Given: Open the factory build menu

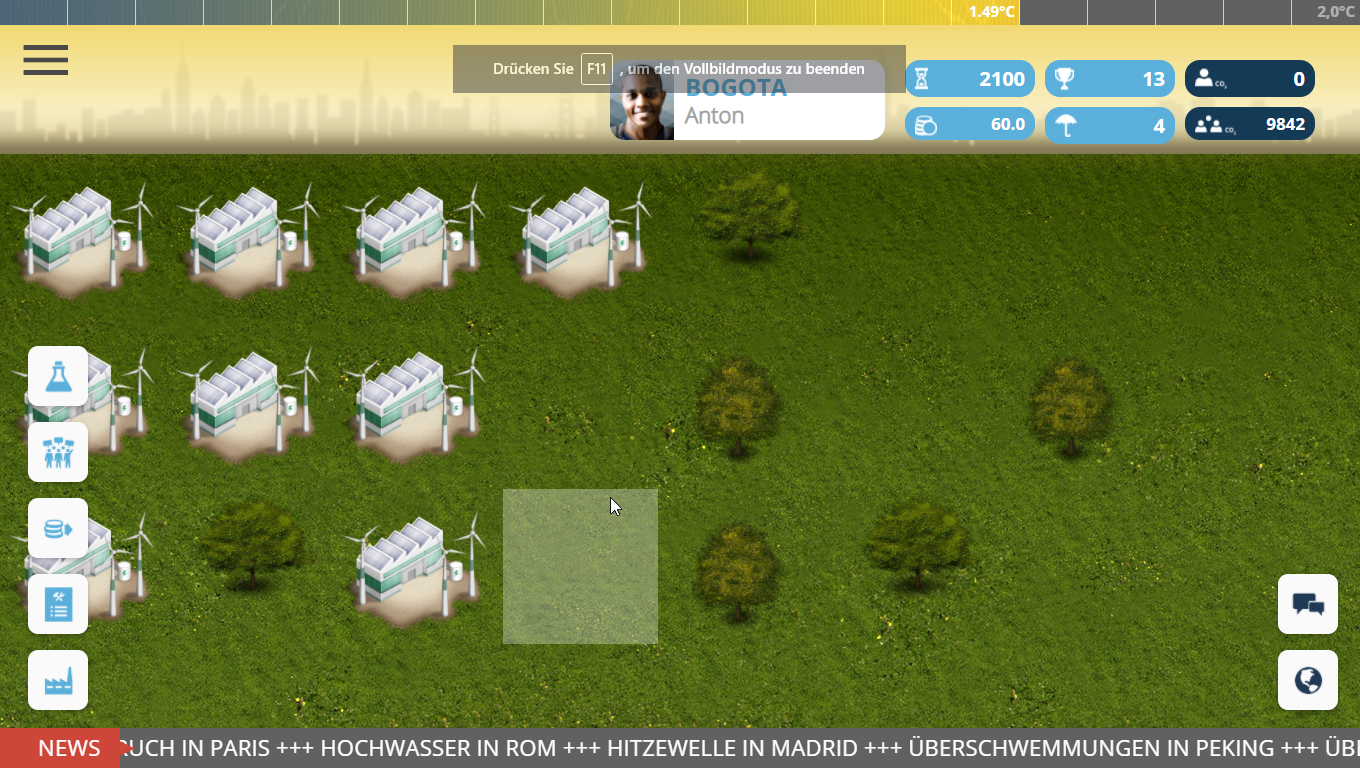Looking at the screenshot, I should [58, 680].
